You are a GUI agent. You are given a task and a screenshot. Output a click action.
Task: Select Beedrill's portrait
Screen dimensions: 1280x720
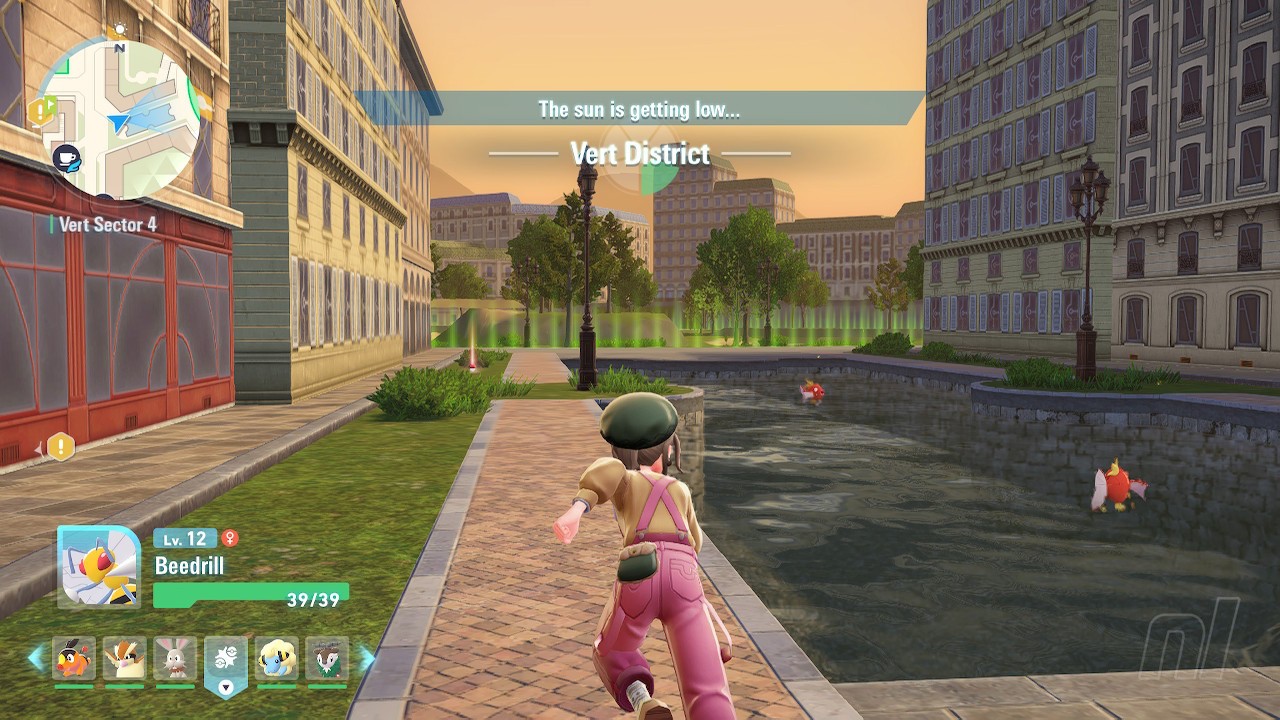point(98,567)
